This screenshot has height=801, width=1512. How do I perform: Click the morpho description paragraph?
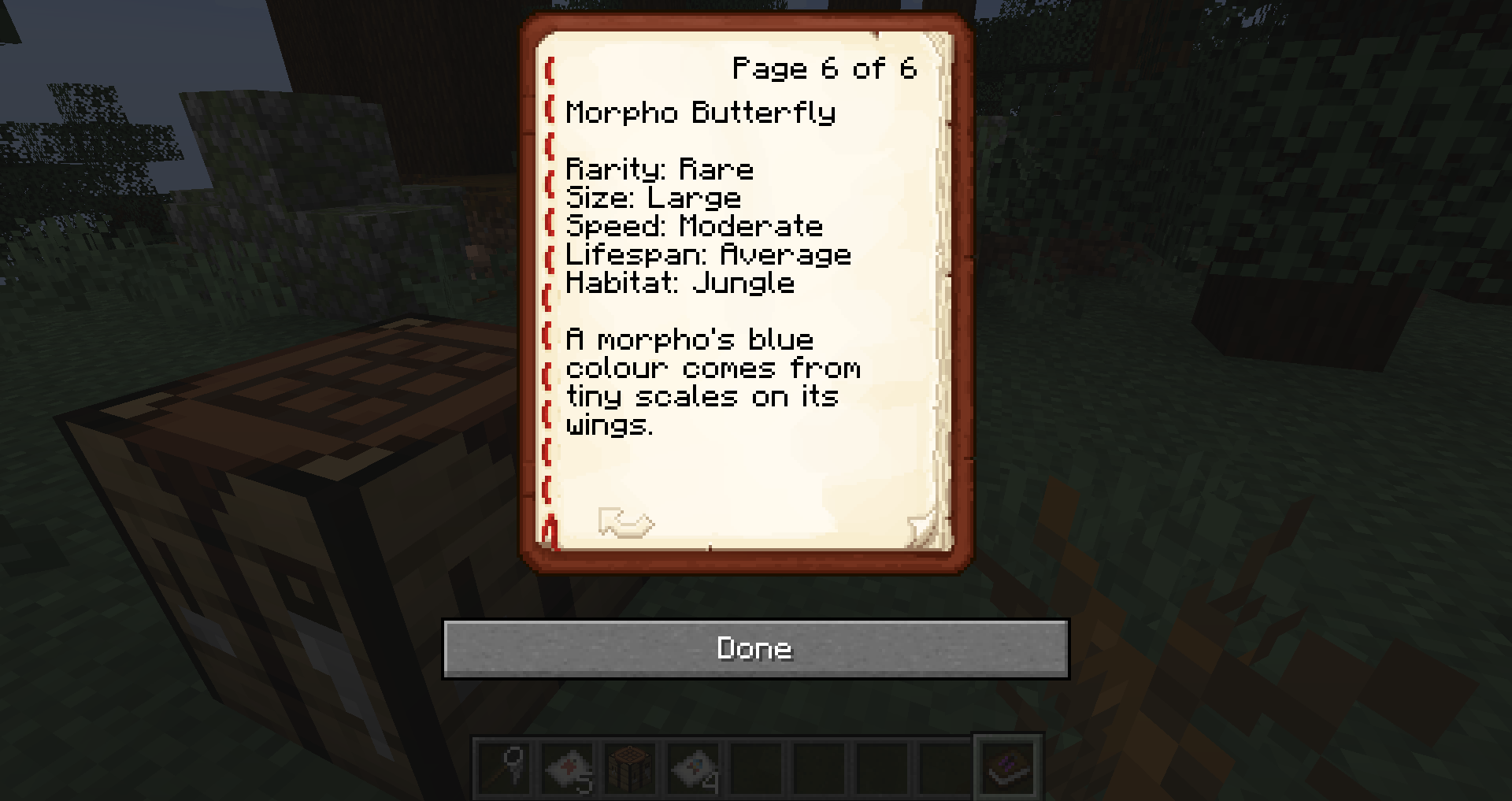click(713, 382)
